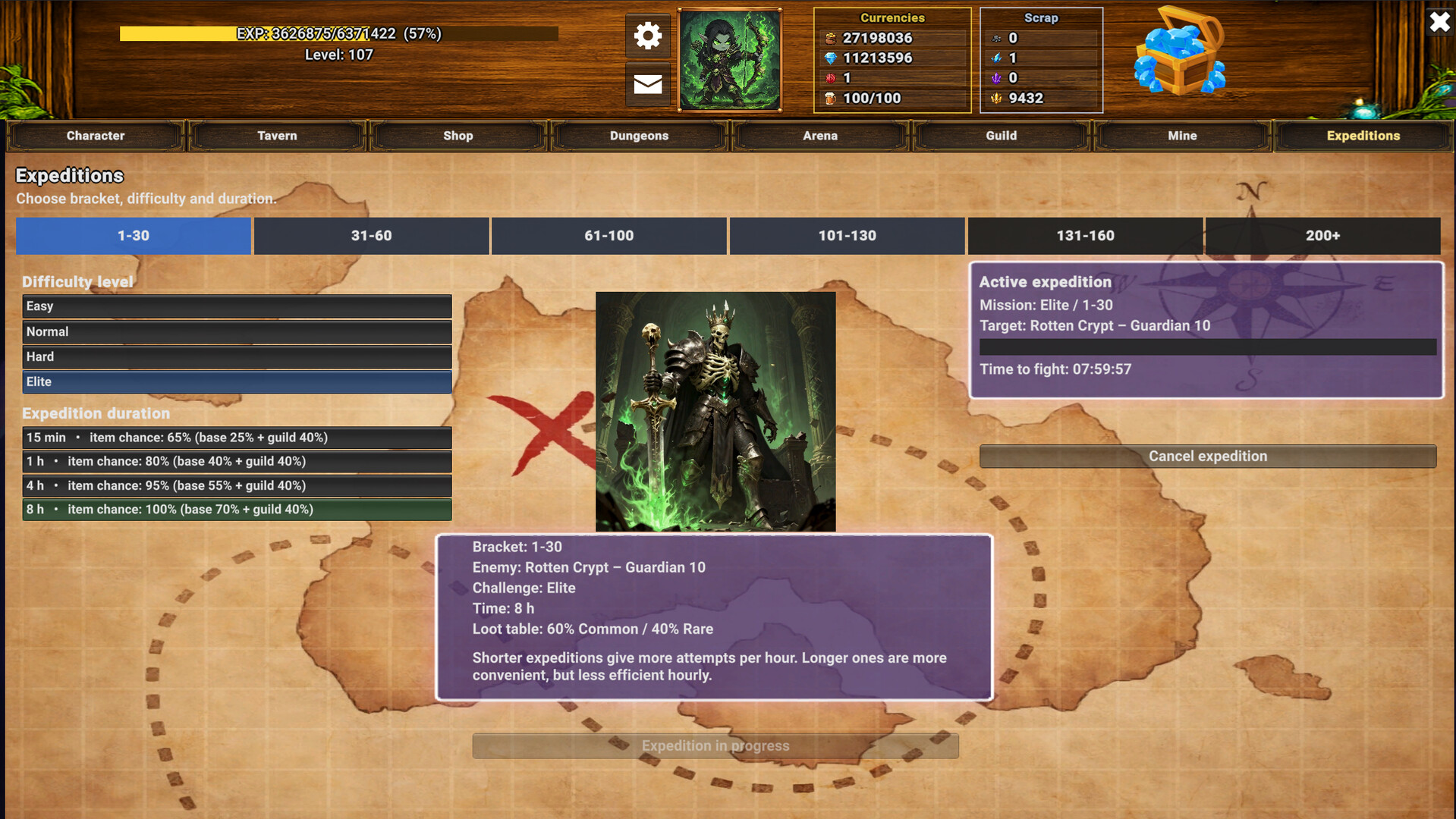Select the Hard difficulty level
1456x819 pixels.
pyautogui.click(x=236, y=356)
